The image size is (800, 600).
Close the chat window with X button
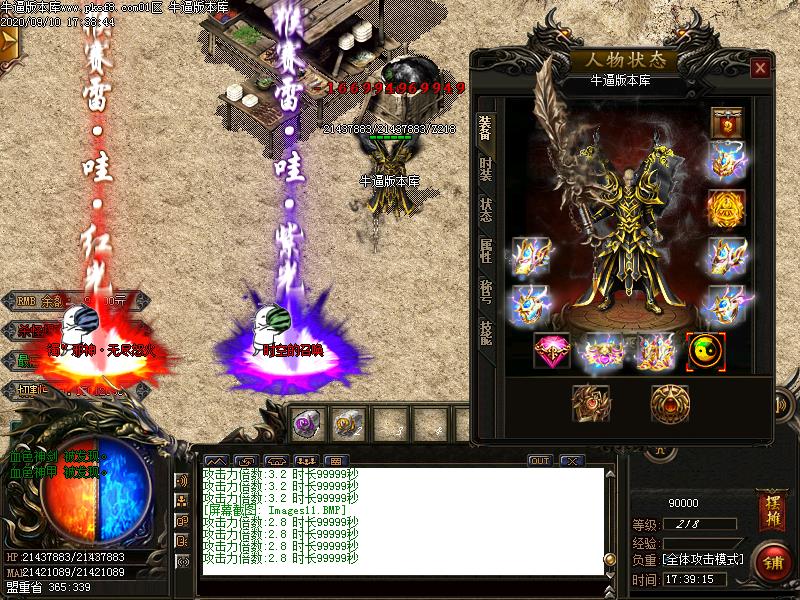tap(572, 461)
